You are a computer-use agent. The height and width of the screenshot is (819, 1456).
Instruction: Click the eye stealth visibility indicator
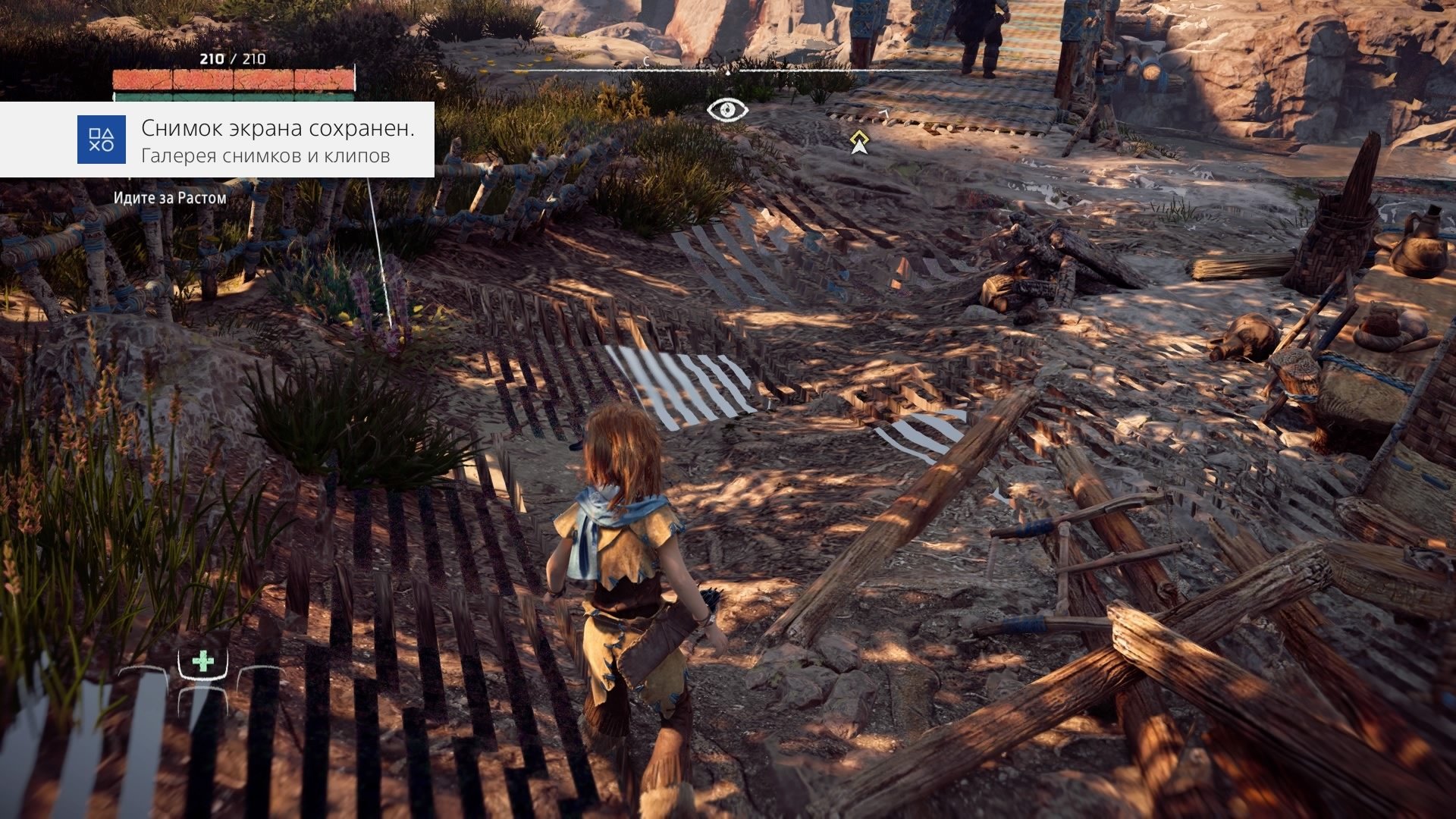727,110
